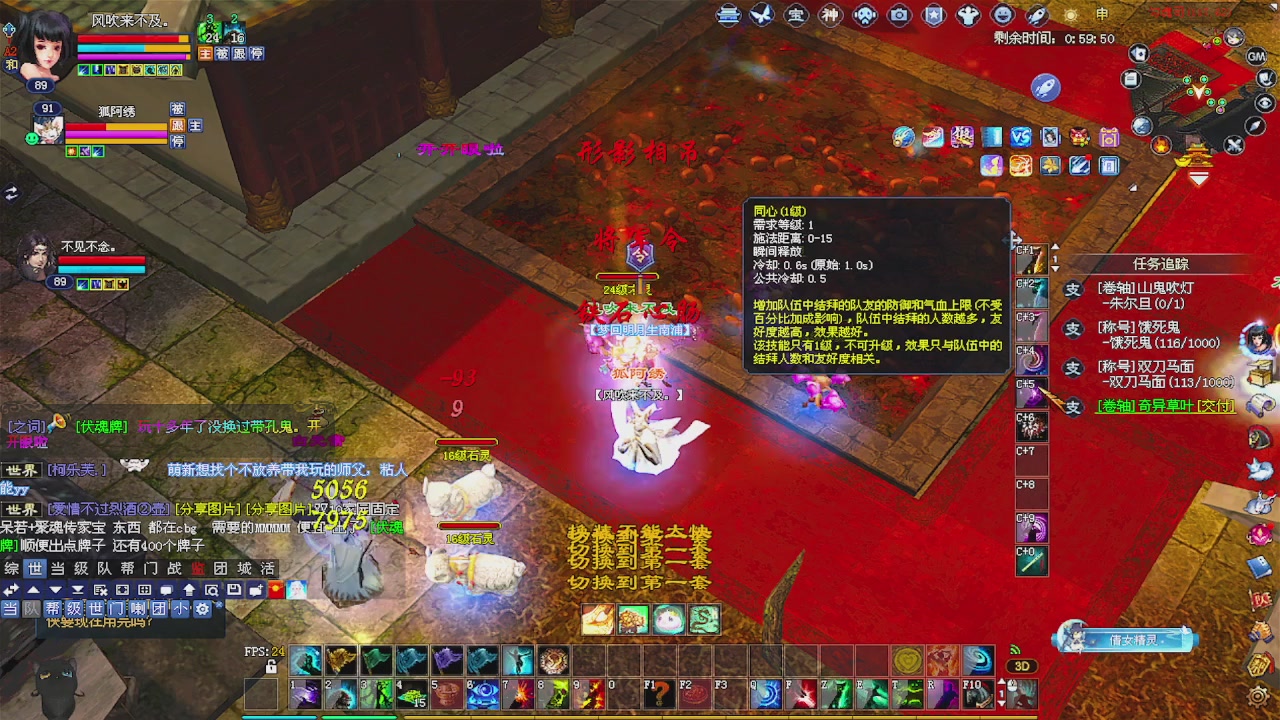
Task: Click the 神 deity icon in top toolbar
Action: [831, 15]
